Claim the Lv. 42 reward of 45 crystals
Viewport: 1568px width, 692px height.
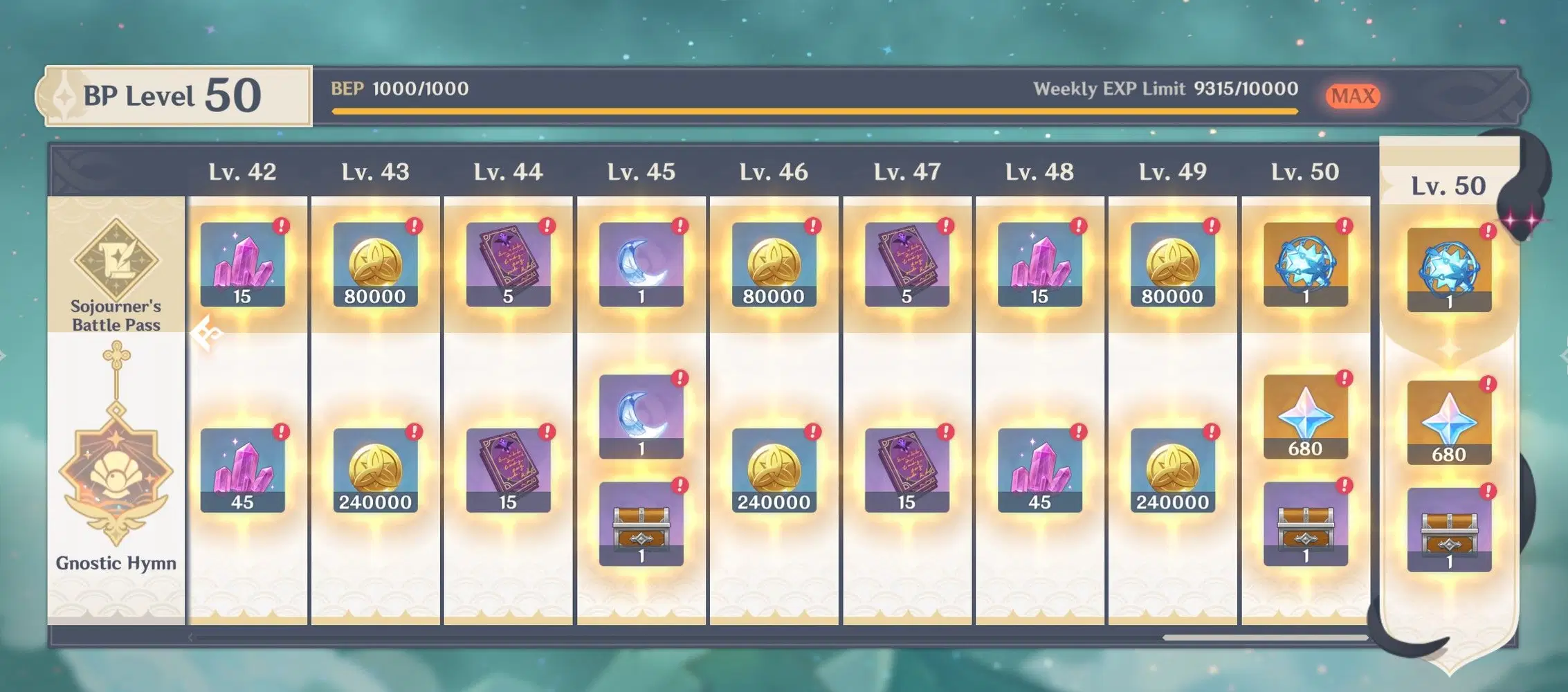[242, 470]
